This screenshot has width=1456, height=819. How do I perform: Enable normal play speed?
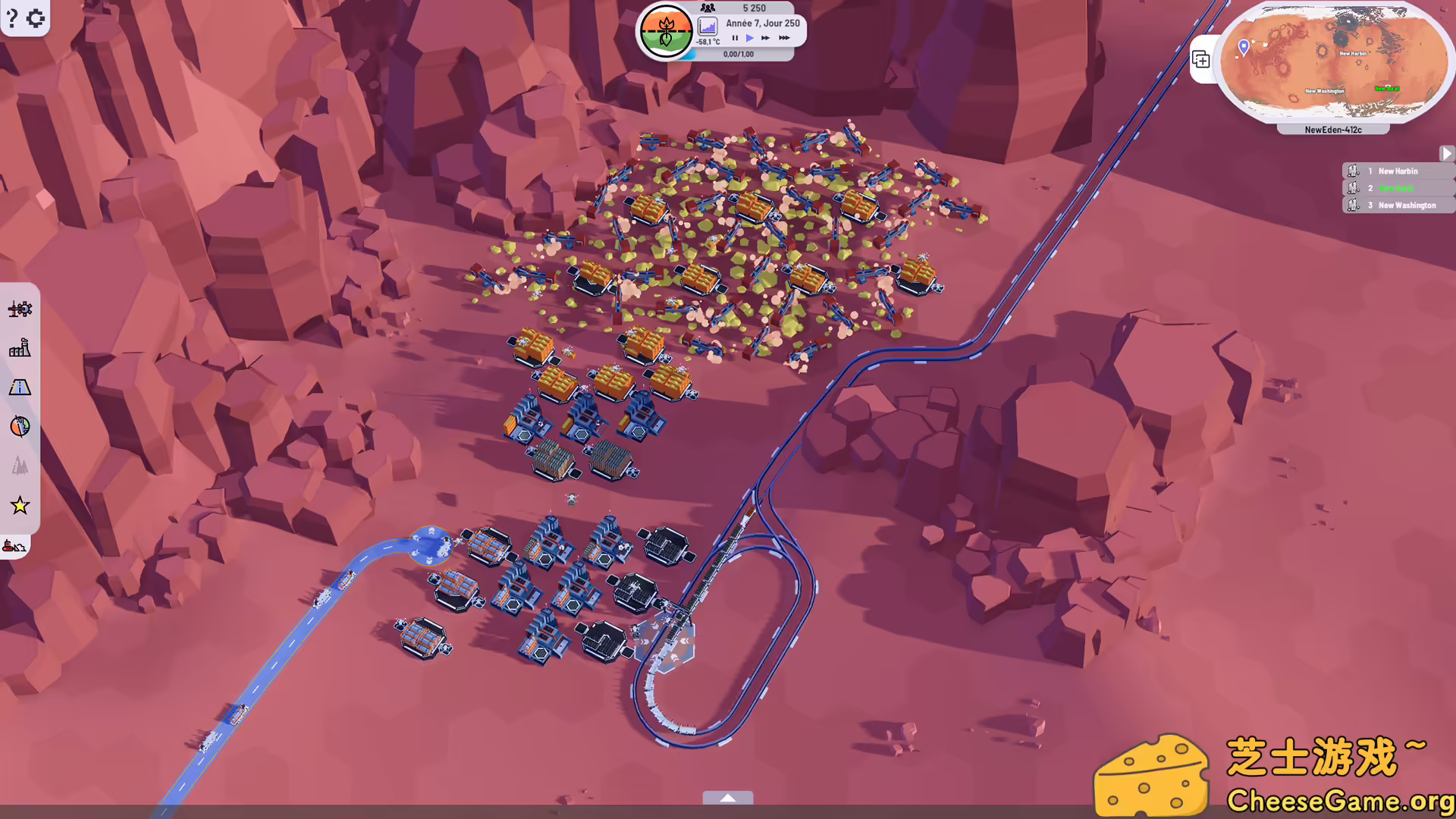point(750,38)
